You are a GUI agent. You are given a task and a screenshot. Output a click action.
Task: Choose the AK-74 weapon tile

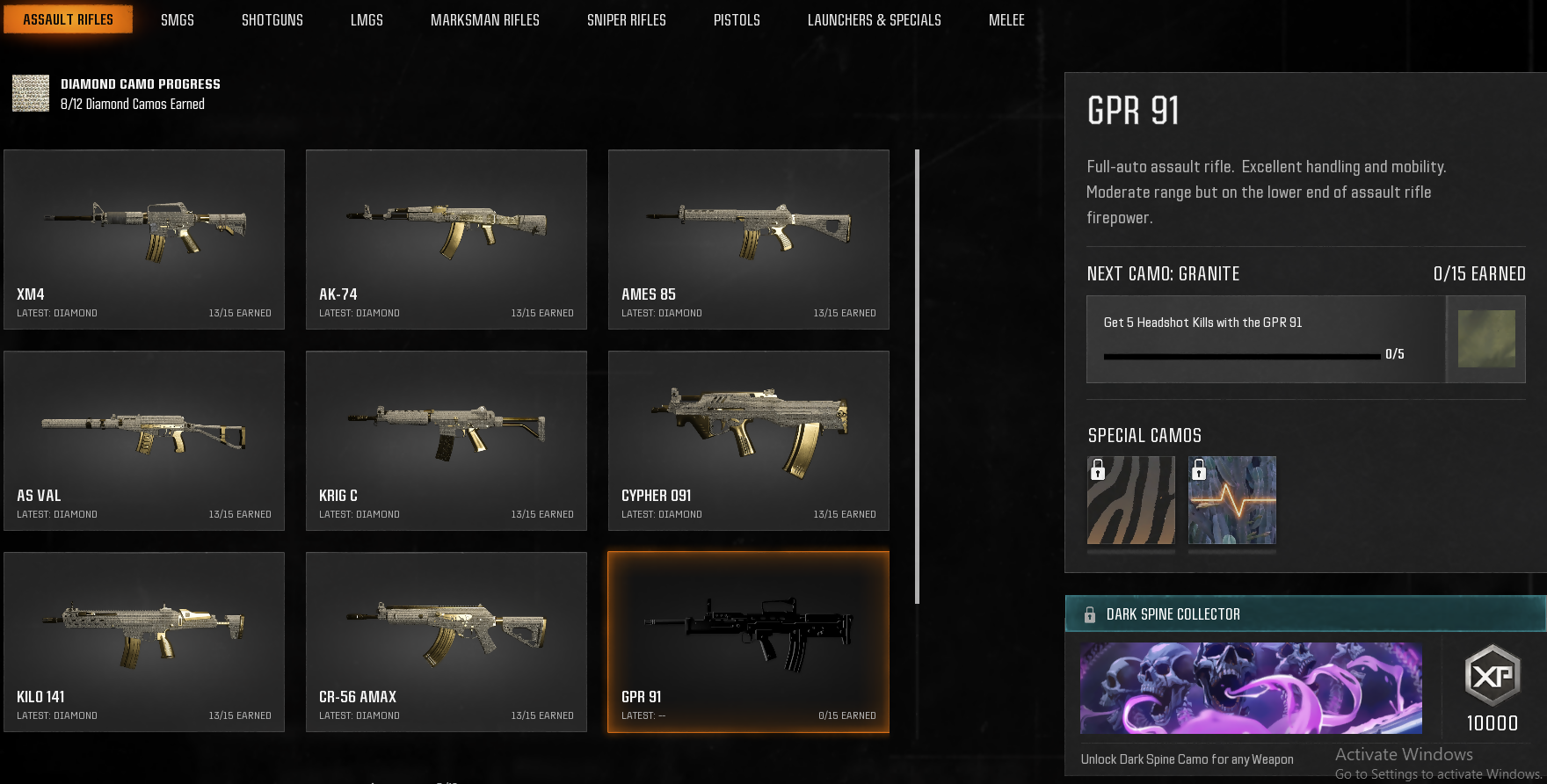tap(447, 239)
